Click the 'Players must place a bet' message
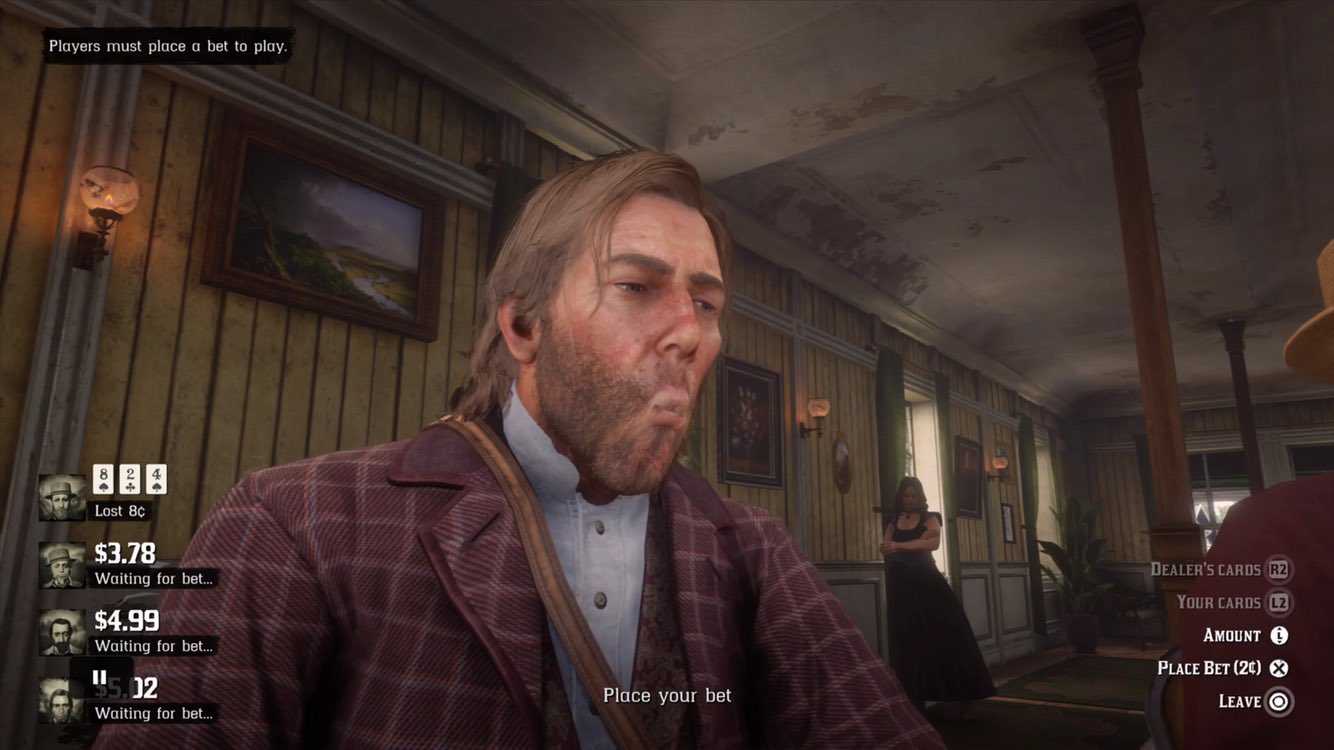 point(165,45)
